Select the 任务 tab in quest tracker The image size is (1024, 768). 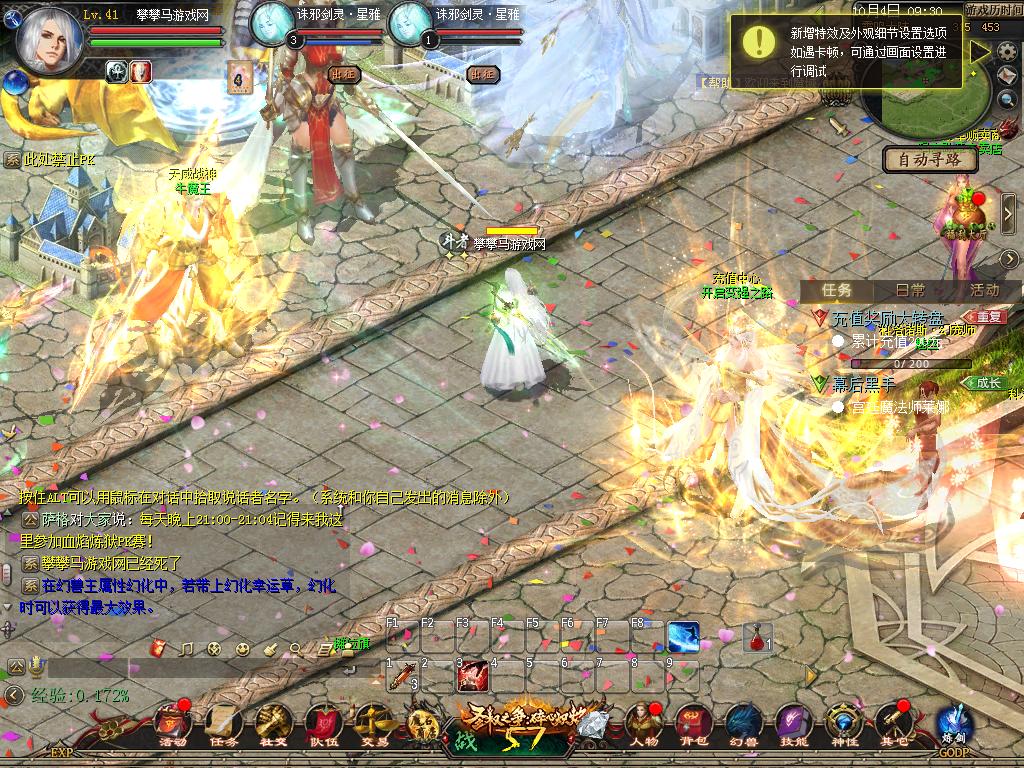tap(837, 290)
